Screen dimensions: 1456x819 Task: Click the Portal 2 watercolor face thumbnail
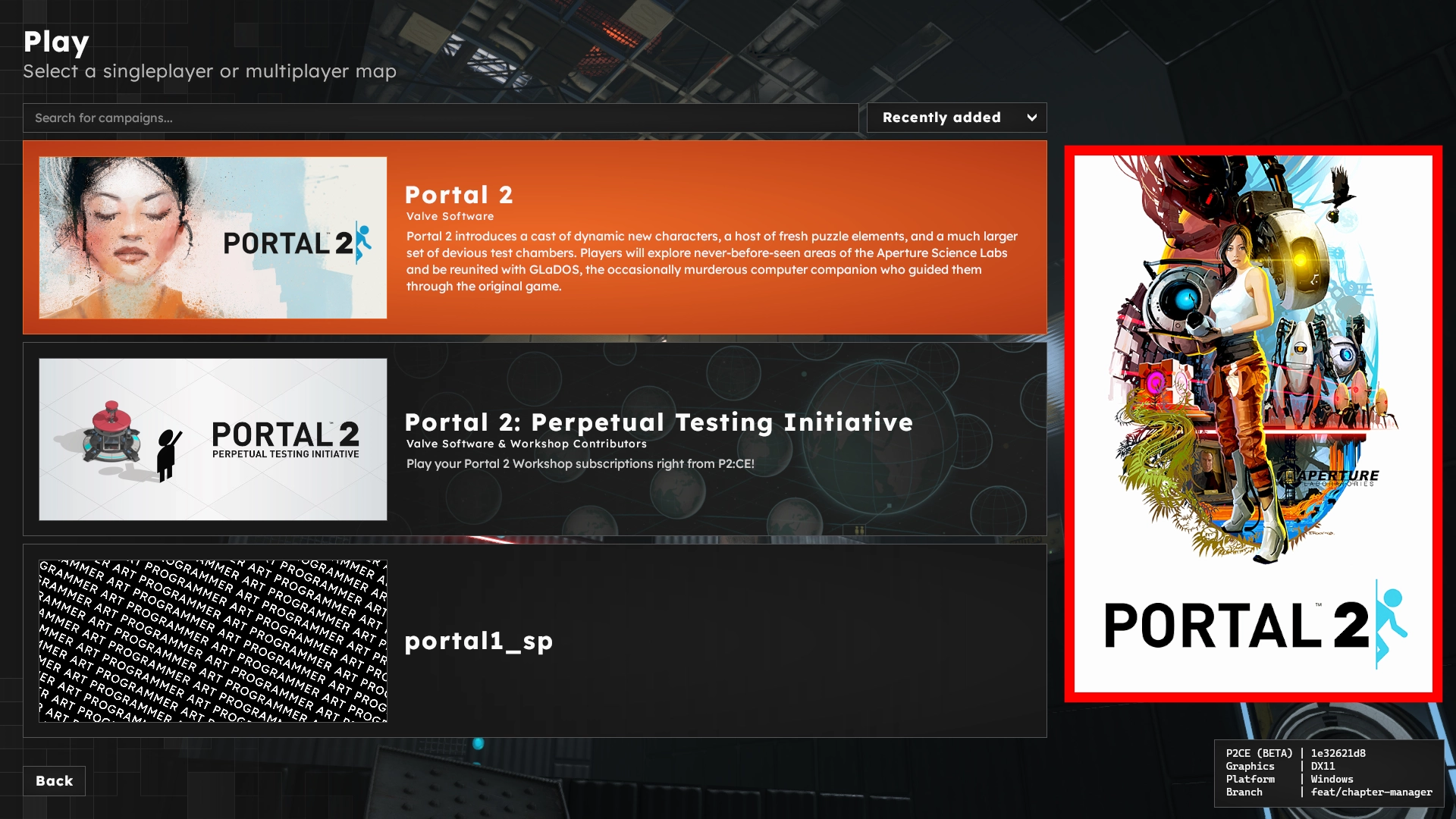coord(213,237)
